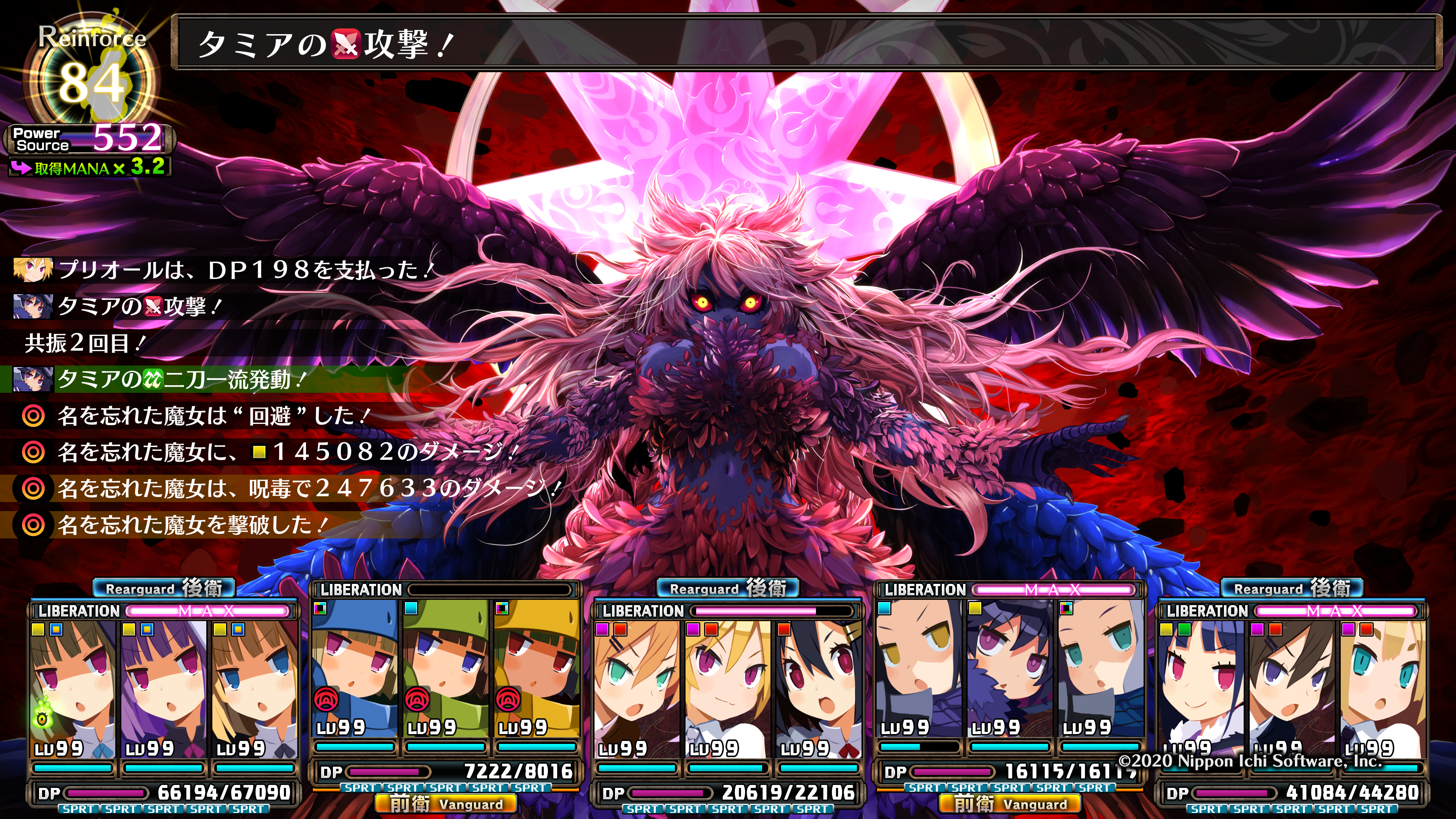Image resolution: width=1456 pixels, height=819 pixels.
Task: Select the blonde teal-eyed puppet portrait
Action: click(1382, 690)
